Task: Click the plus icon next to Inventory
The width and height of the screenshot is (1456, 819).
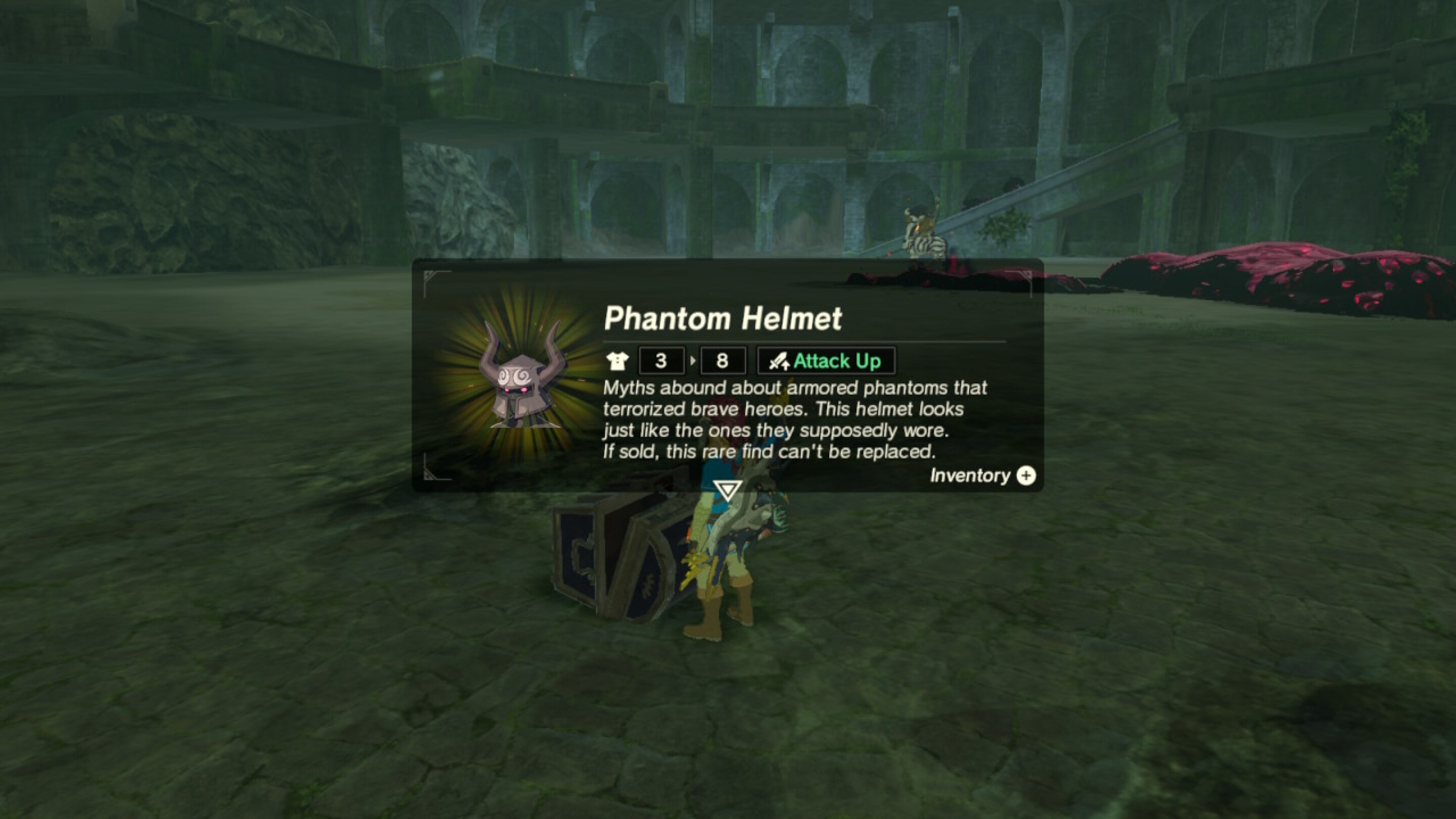Action: point(1027,476)
